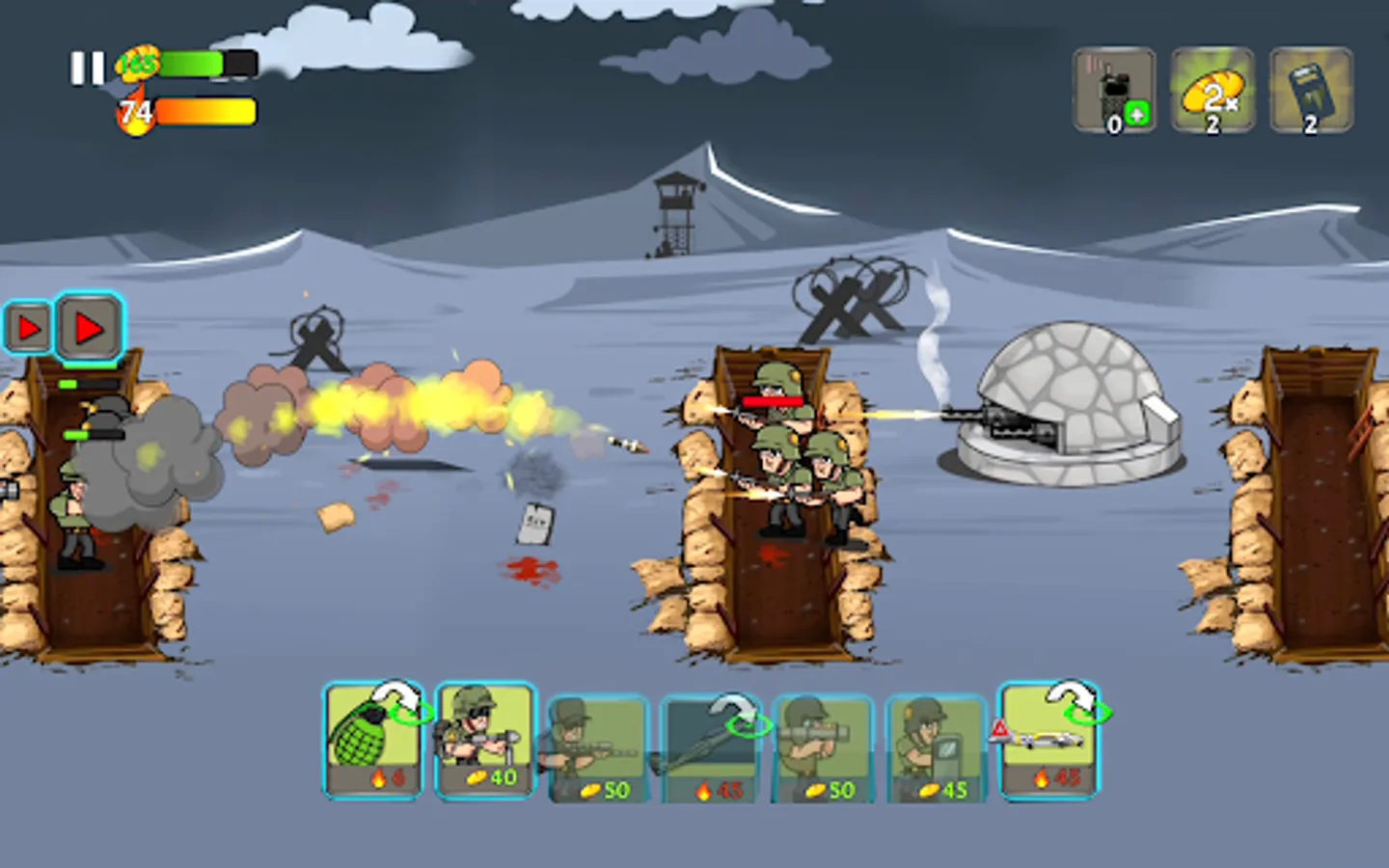
Task: Select the rifle soldier card costing 50
Action: pyautogui.click(x=598, y=743)
